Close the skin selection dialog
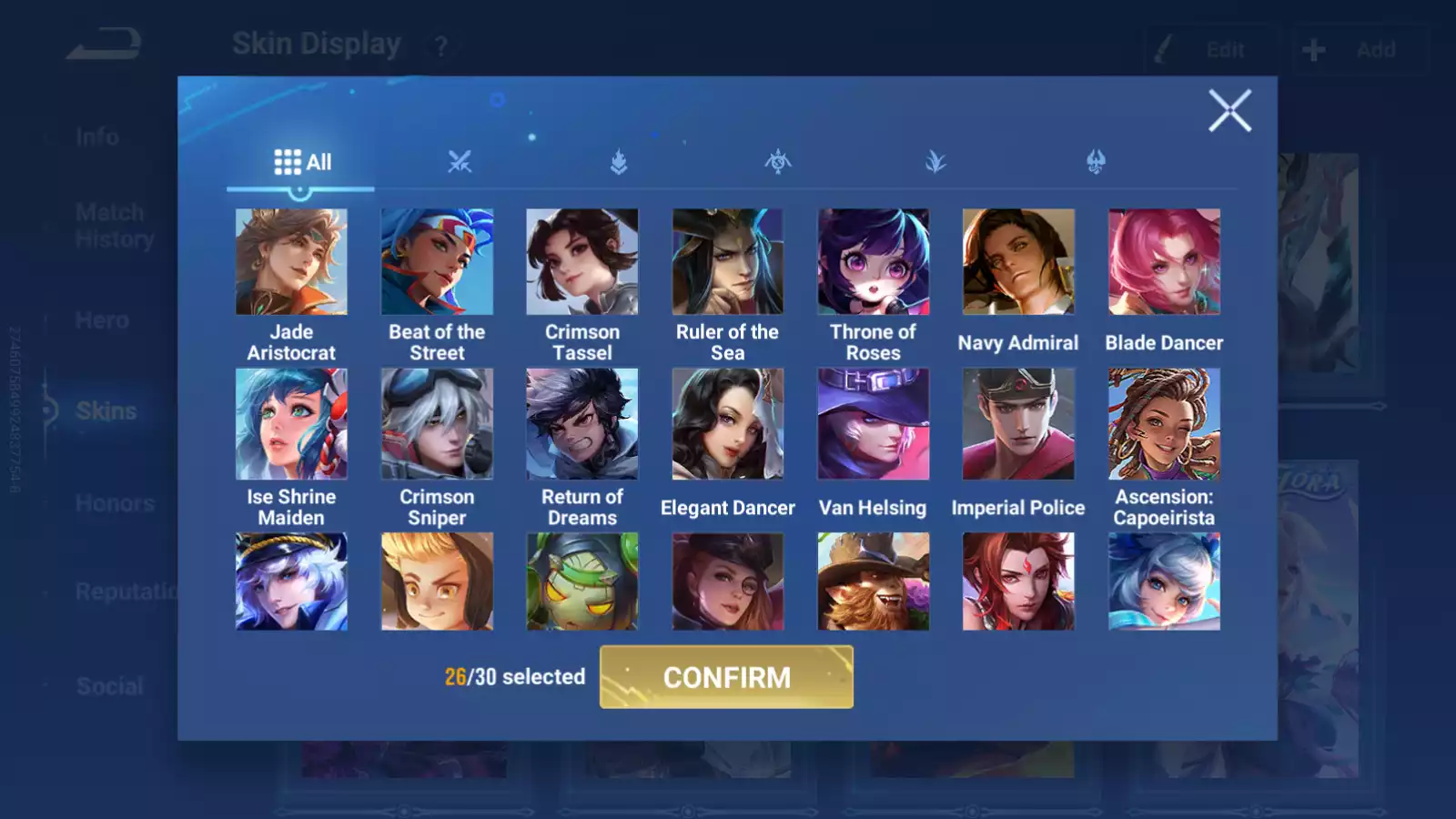The width and height of the screenshot is (1456, 819). (x=1229, y=111)
